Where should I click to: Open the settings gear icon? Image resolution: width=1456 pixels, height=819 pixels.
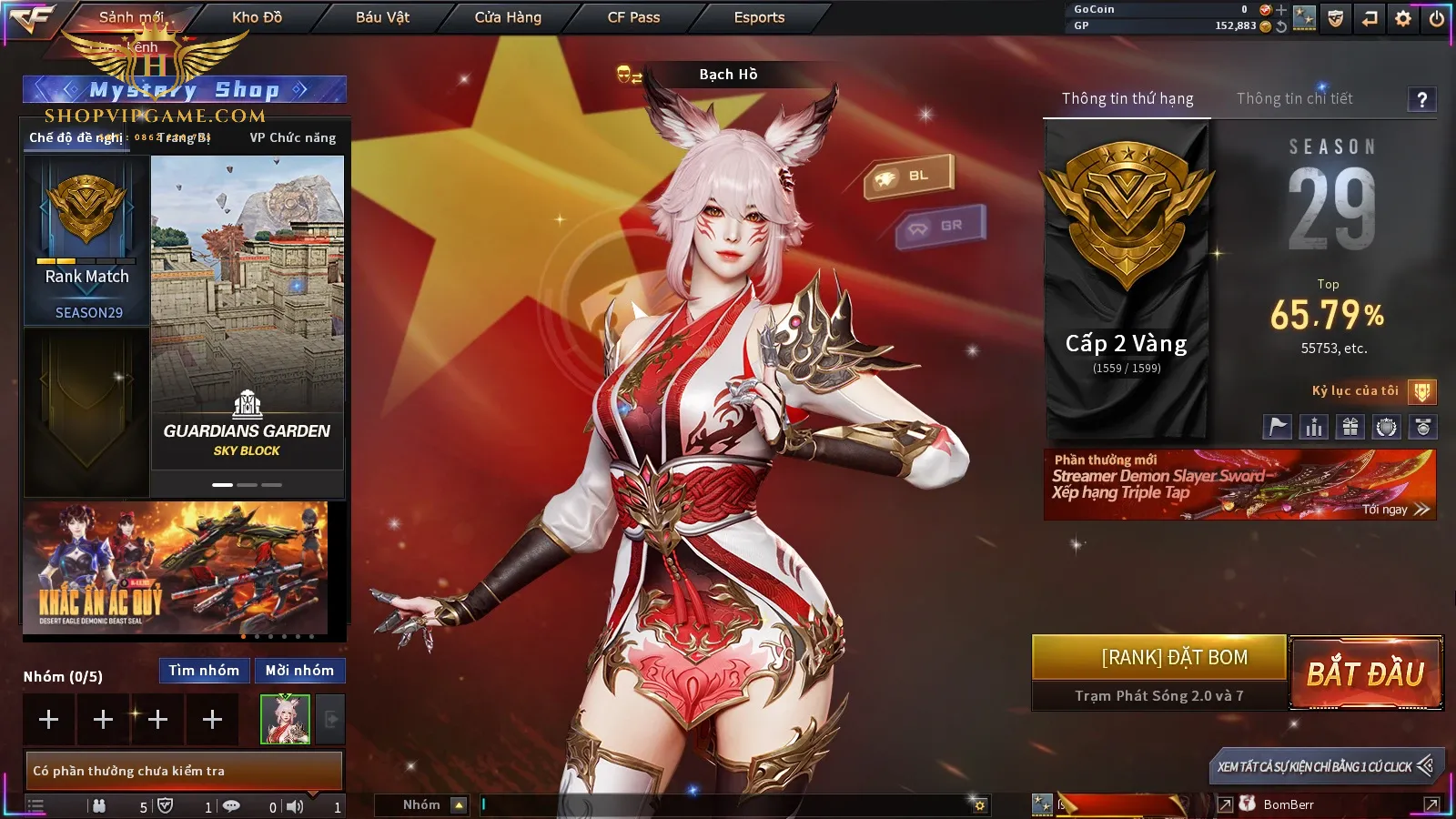tap(1403, 18)
